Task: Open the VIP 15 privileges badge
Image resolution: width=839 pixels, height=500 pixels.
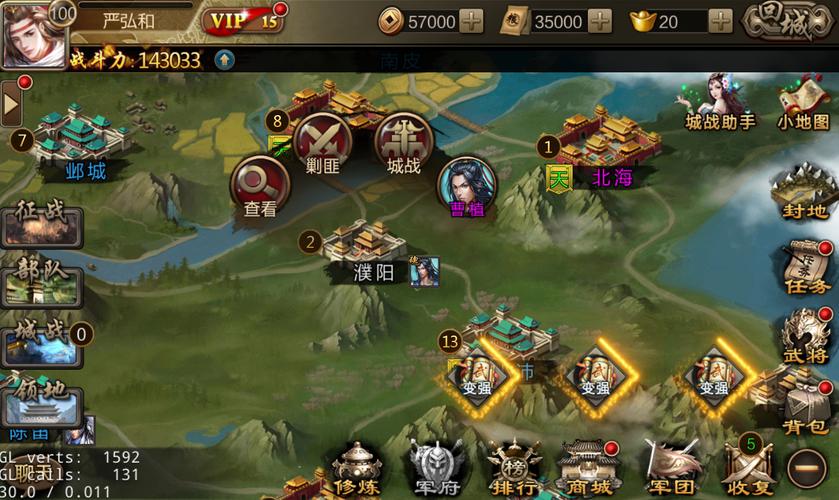Action: pos(242,20)
